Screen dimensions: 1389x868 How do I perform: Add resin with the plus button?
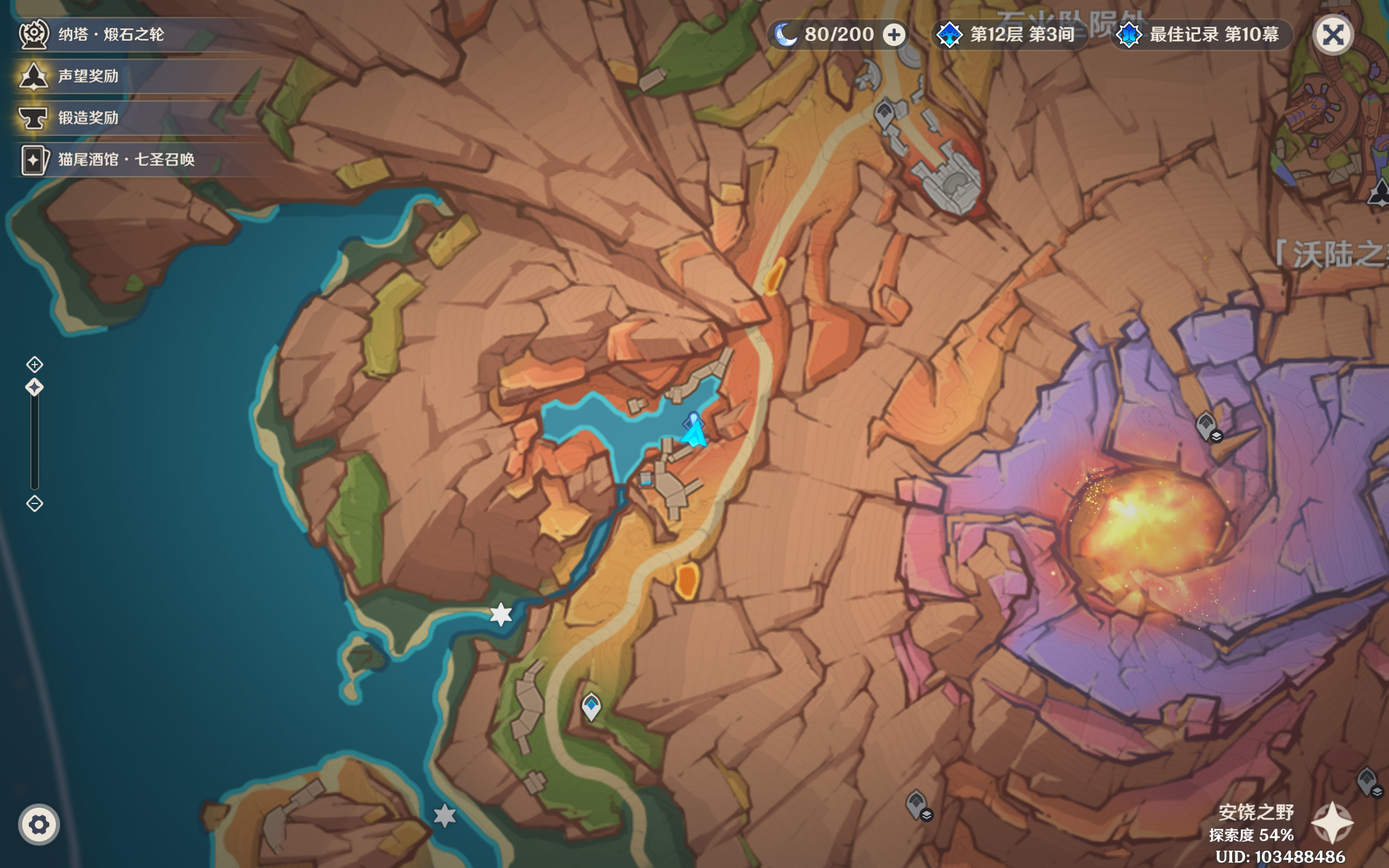(x=894, y=34)
